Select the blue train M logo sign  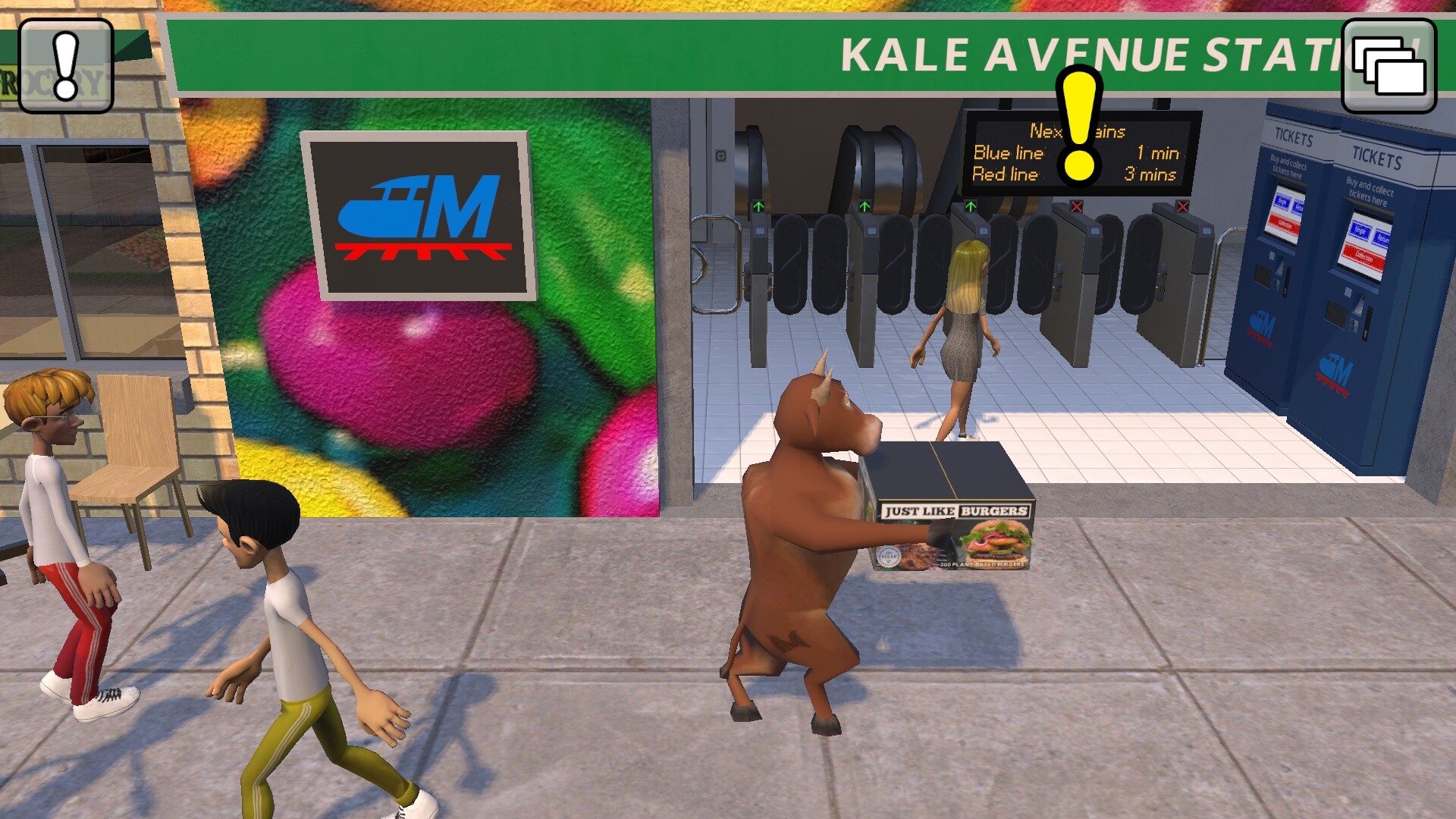tap(413, 215)
